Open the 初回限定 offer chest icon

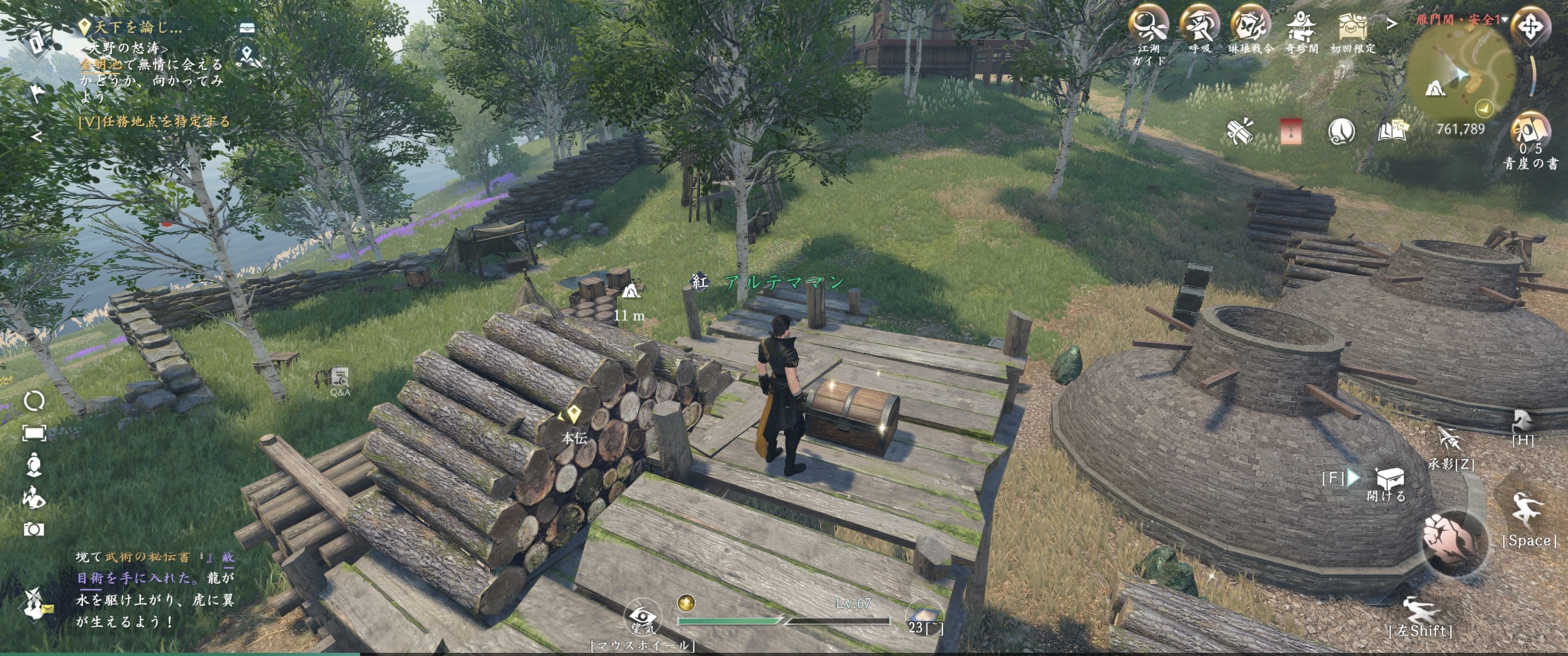pos(1352,27)
